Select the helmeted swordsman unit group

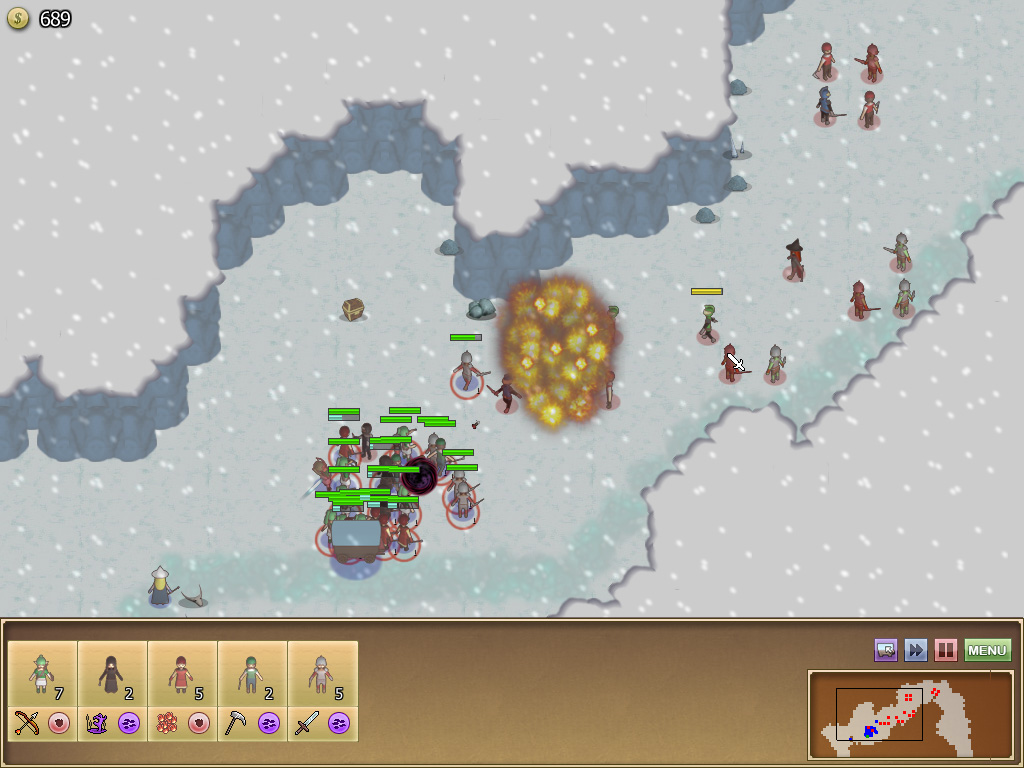tap(322, 673)
